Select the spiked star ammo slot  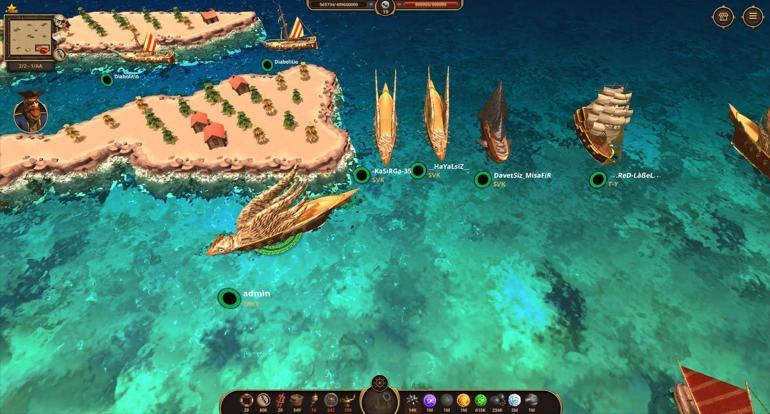click(412, 400)
